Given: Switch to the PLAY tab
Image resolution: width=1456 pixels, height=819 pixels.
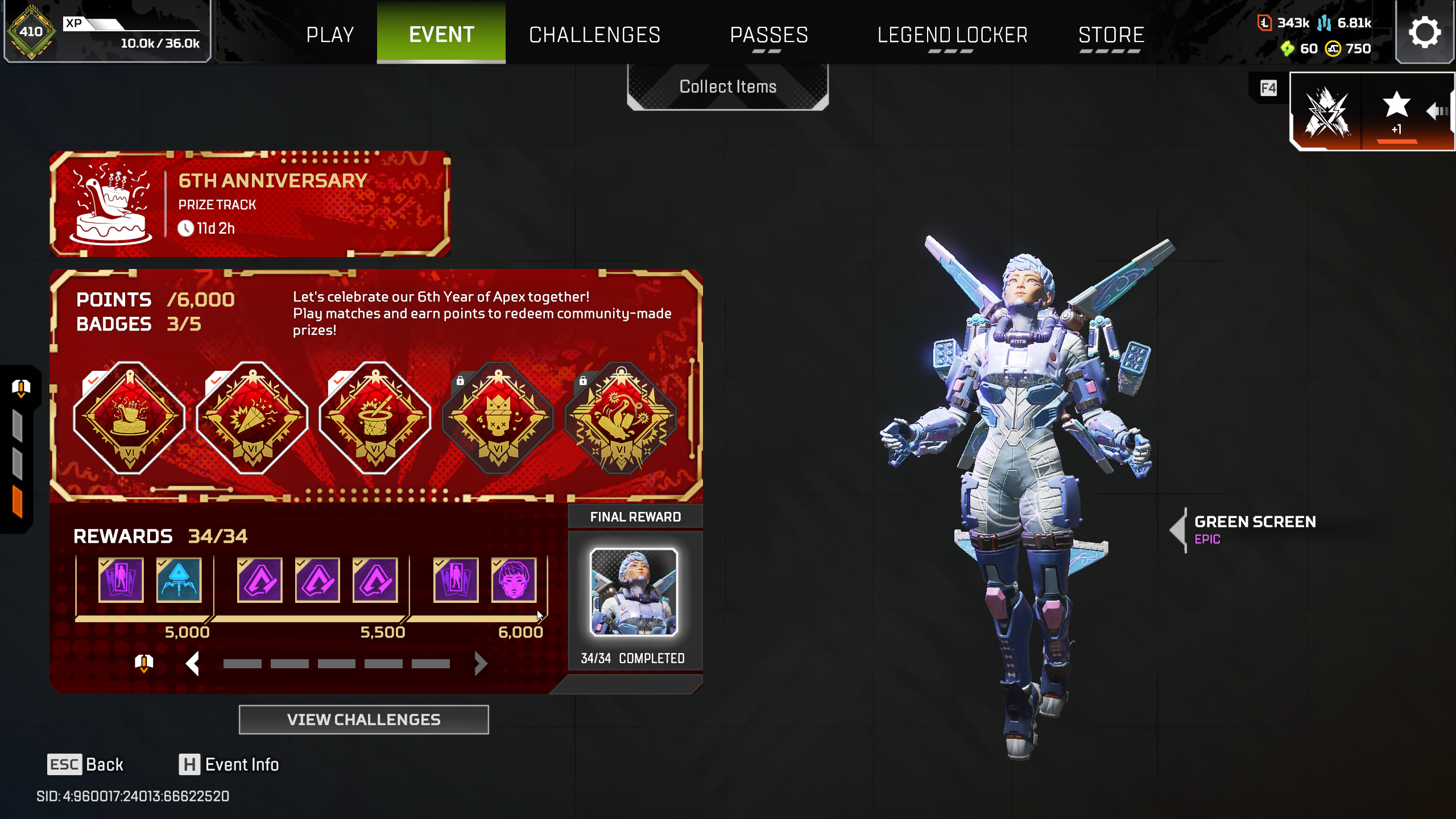Looking at the screenshot, I should tap(330, 35).
